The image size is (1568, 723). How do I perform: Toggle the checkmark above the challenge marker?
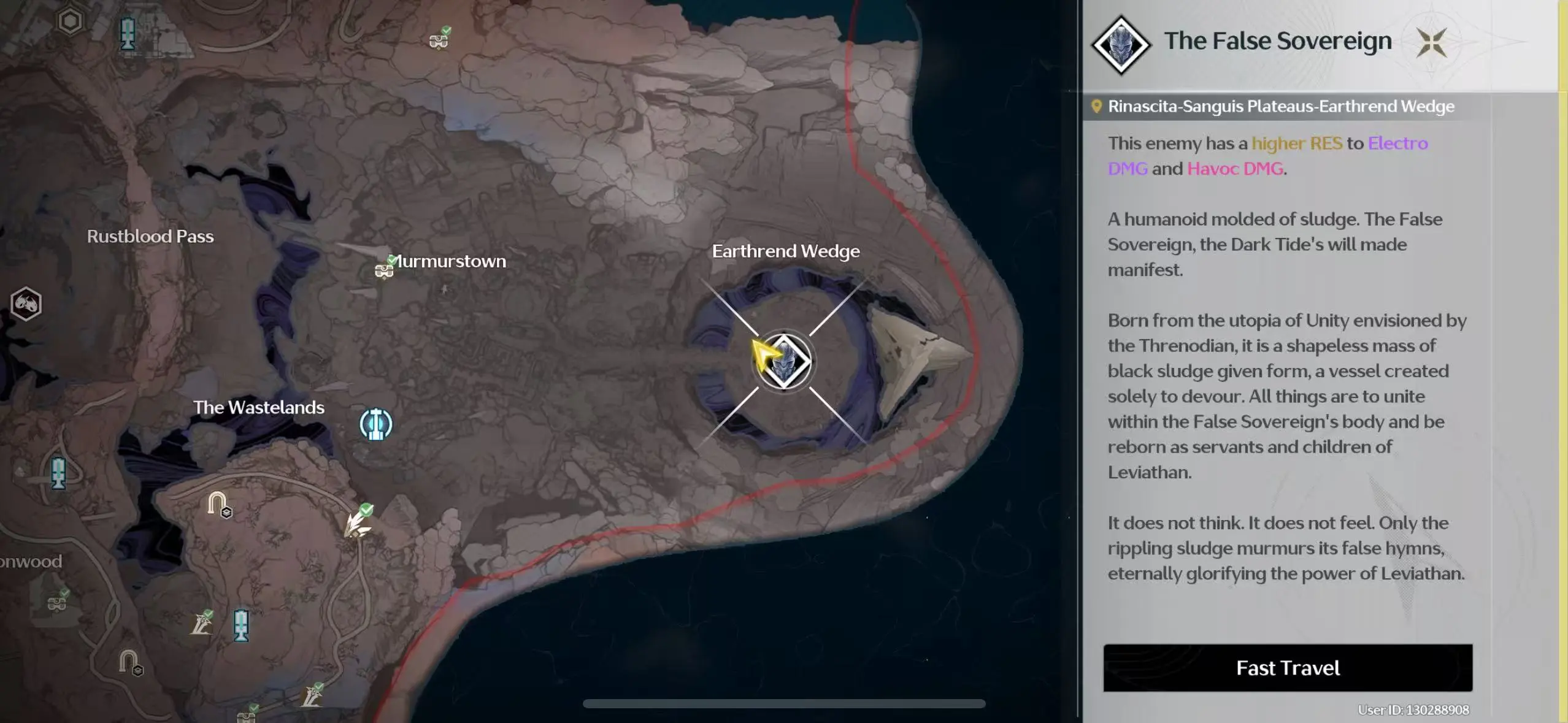coord(366,510)
